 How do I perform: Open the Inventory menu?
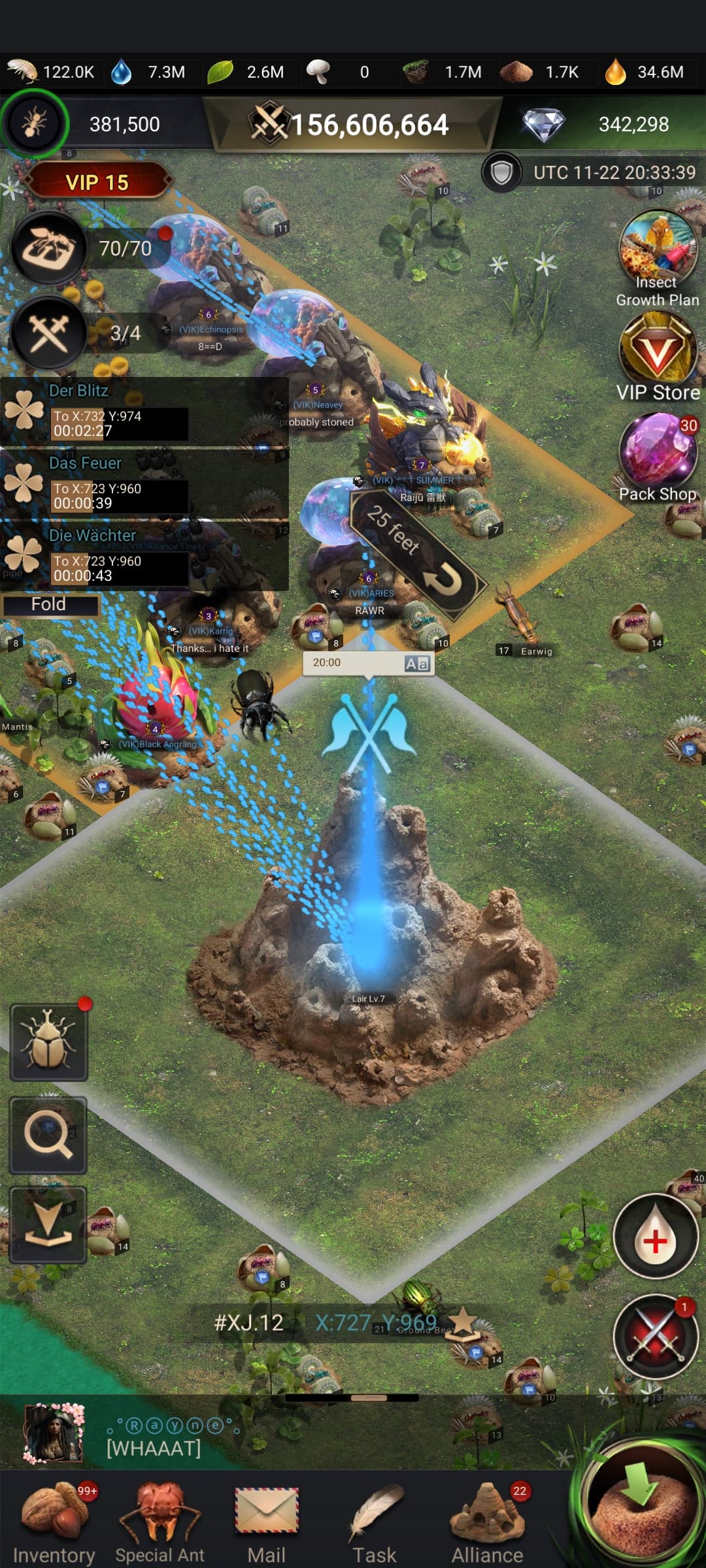click(x=54, y=1522)
